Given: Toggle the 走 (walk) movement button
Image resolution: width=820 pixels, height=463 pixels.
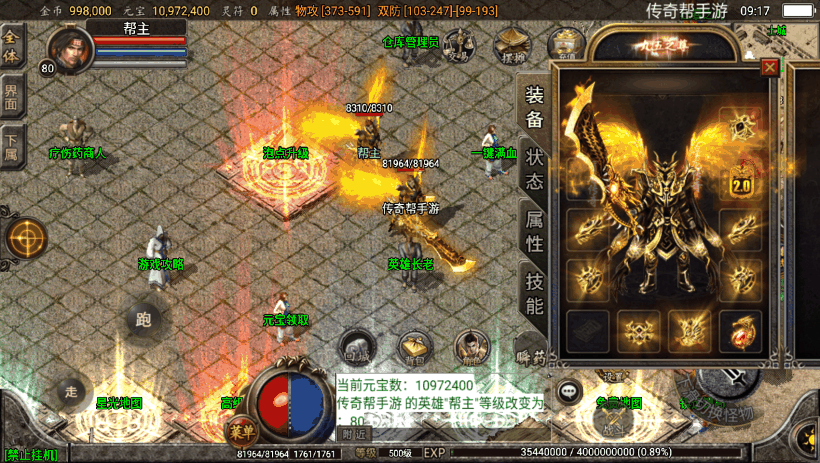Looking at the screenshot, I should (x=70, y=391).
